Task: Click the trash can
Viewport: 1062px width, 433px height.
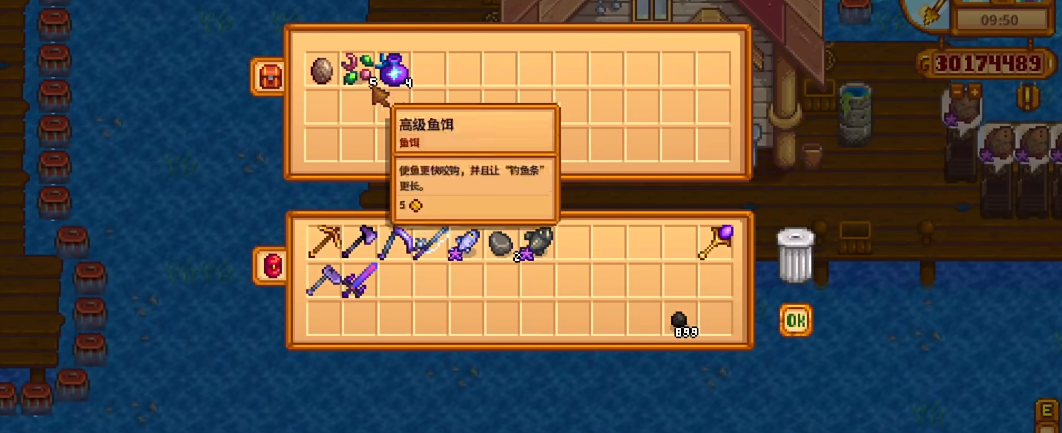Action: pyautogui.click(x=795, y=255)
